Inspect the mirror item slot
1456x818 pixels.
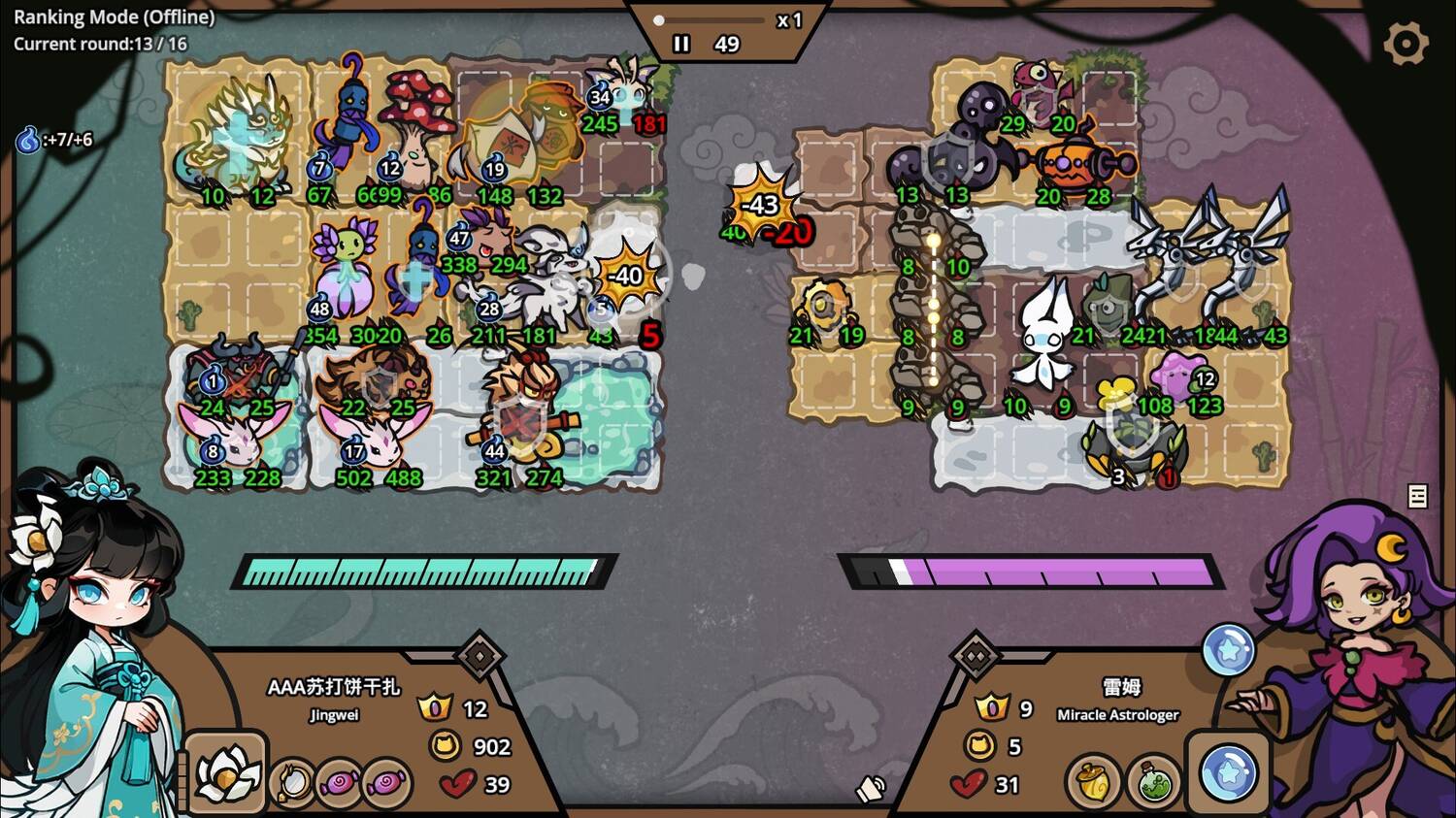(291, 781)
